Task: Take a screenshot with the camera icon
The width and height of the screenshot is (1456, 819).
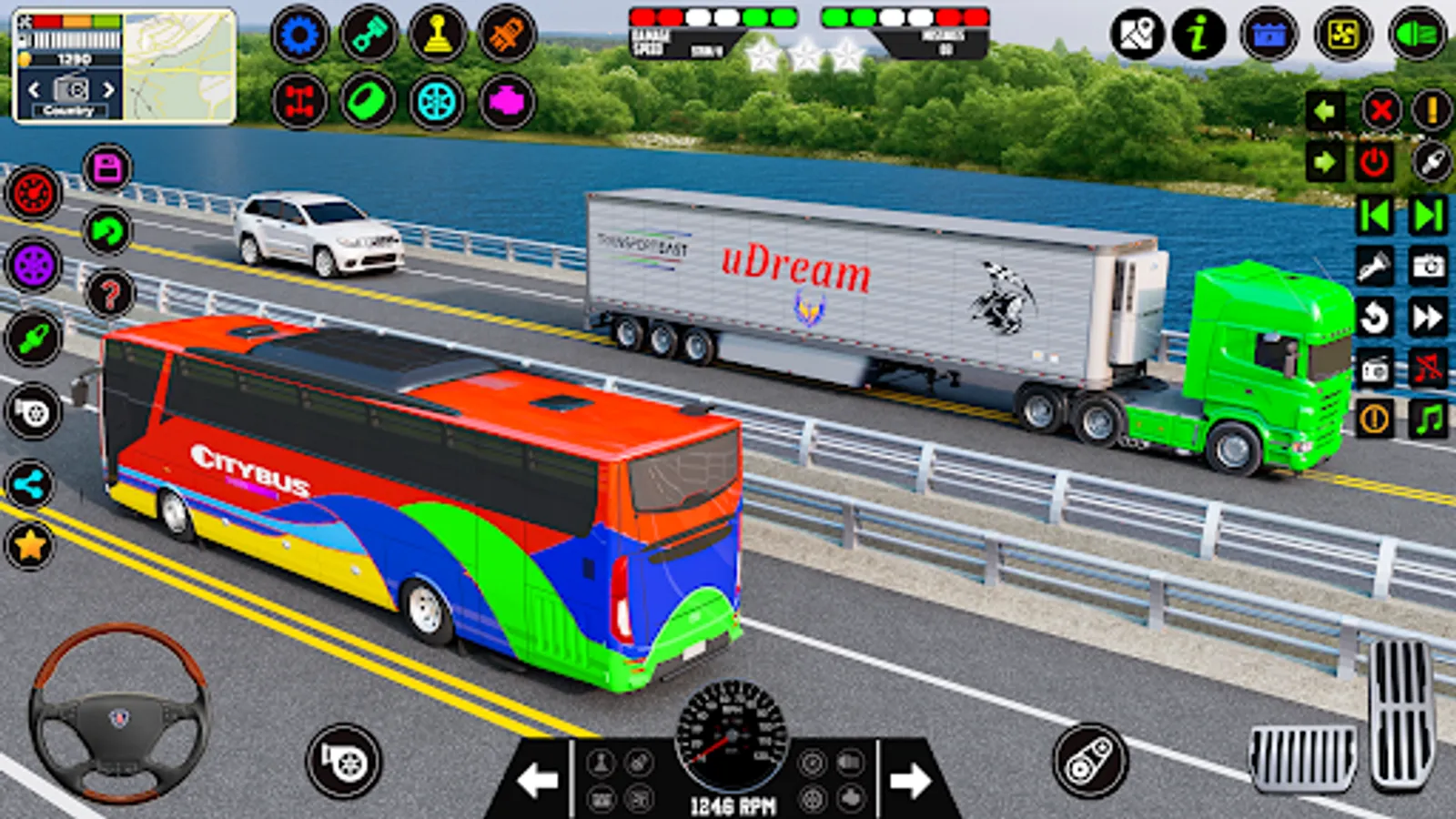Action: pos(1429,266)
